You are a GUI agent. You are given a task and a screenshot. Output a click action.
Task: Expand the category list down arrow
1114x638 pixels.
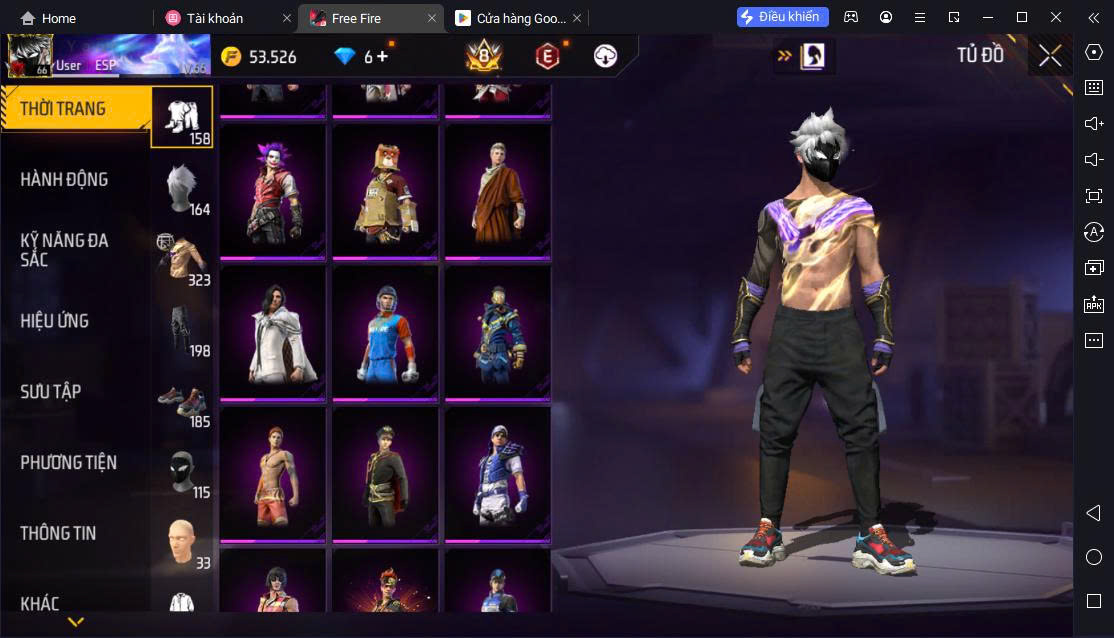75,622
